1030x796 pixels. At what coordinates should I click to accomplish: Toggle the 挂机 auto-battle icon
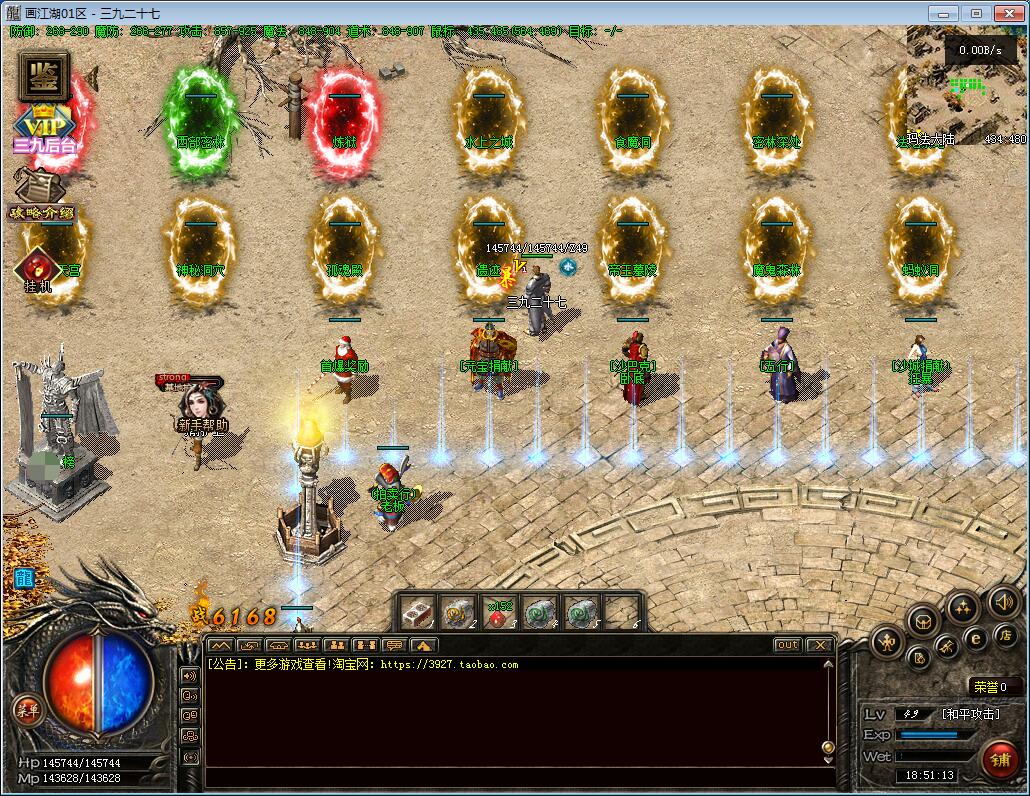click(x=38, y=270)
